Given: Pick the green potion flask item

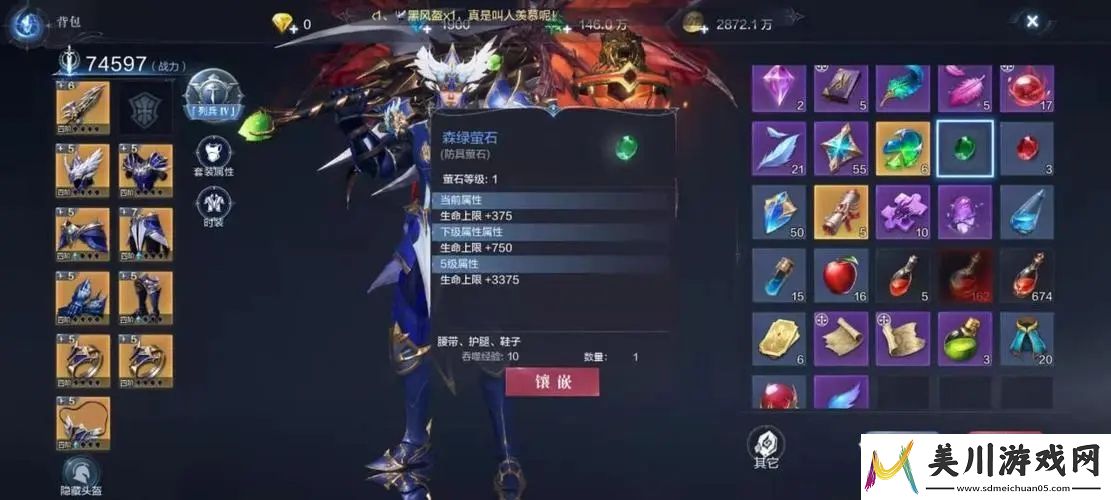Looking at the screenshot, I should 964,337.
